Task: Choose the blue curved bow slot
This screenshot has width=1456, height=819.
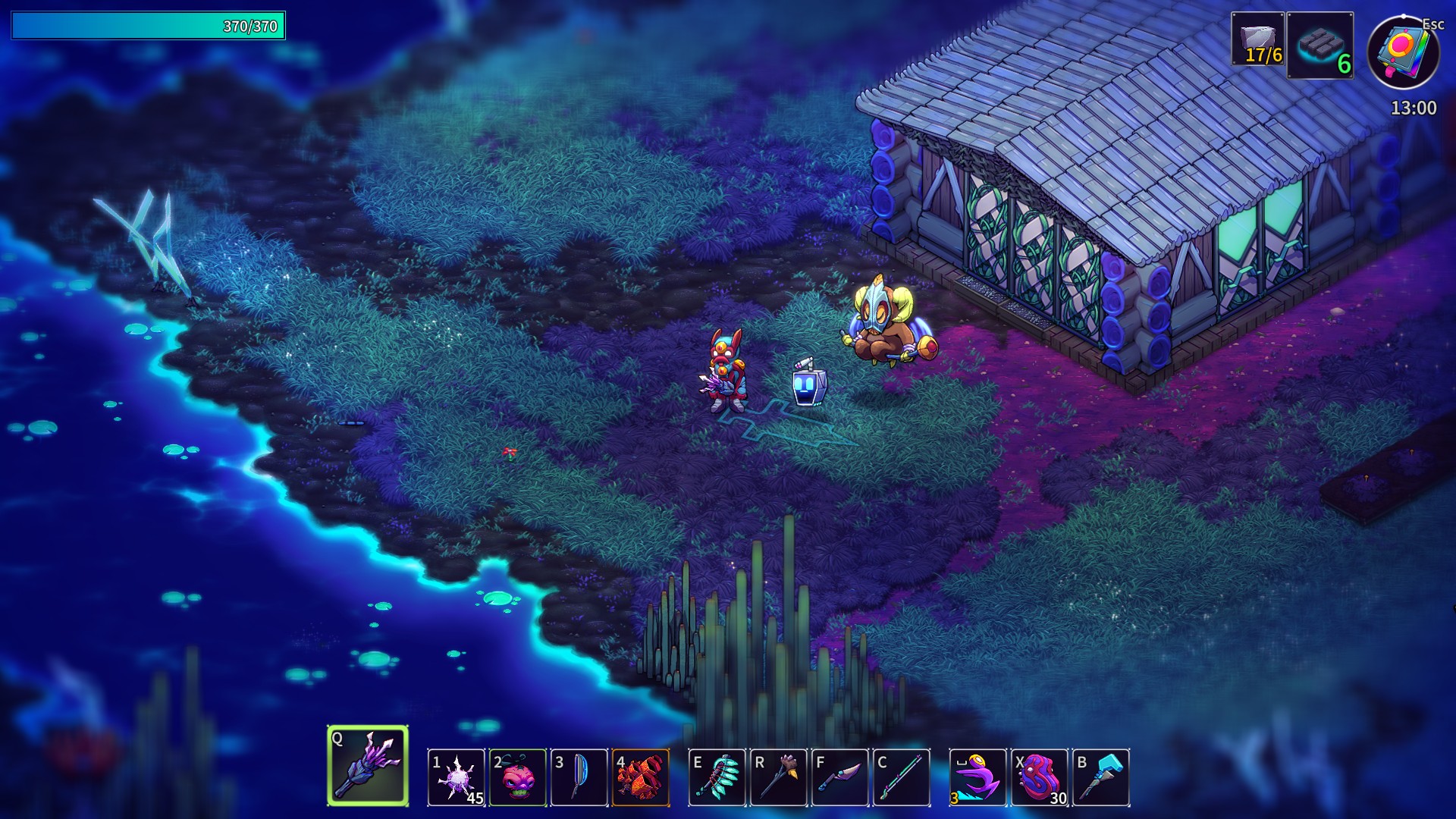Action: click(579, 777)
